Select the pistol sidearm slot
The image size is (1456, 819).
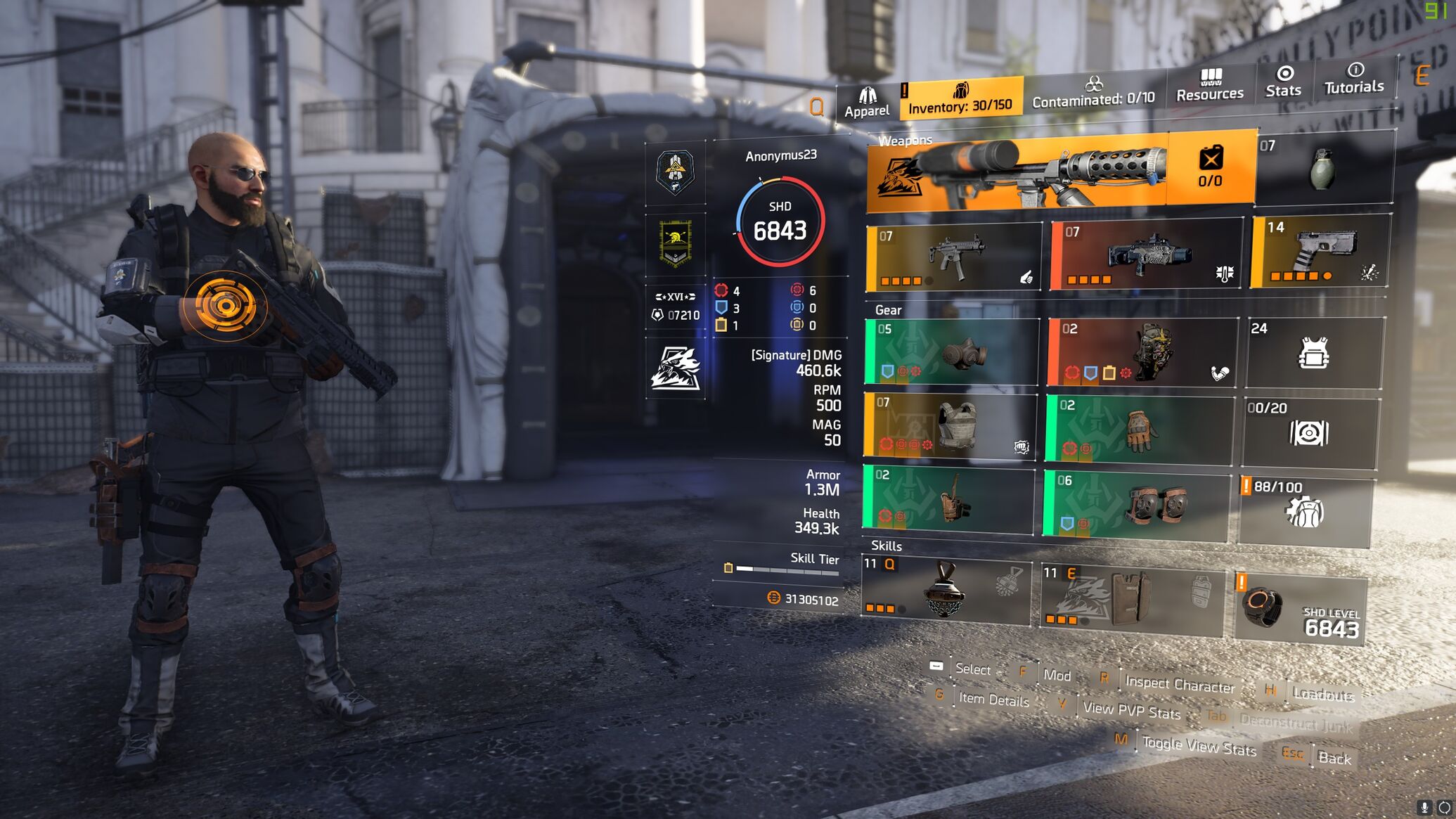point(1319,252)
